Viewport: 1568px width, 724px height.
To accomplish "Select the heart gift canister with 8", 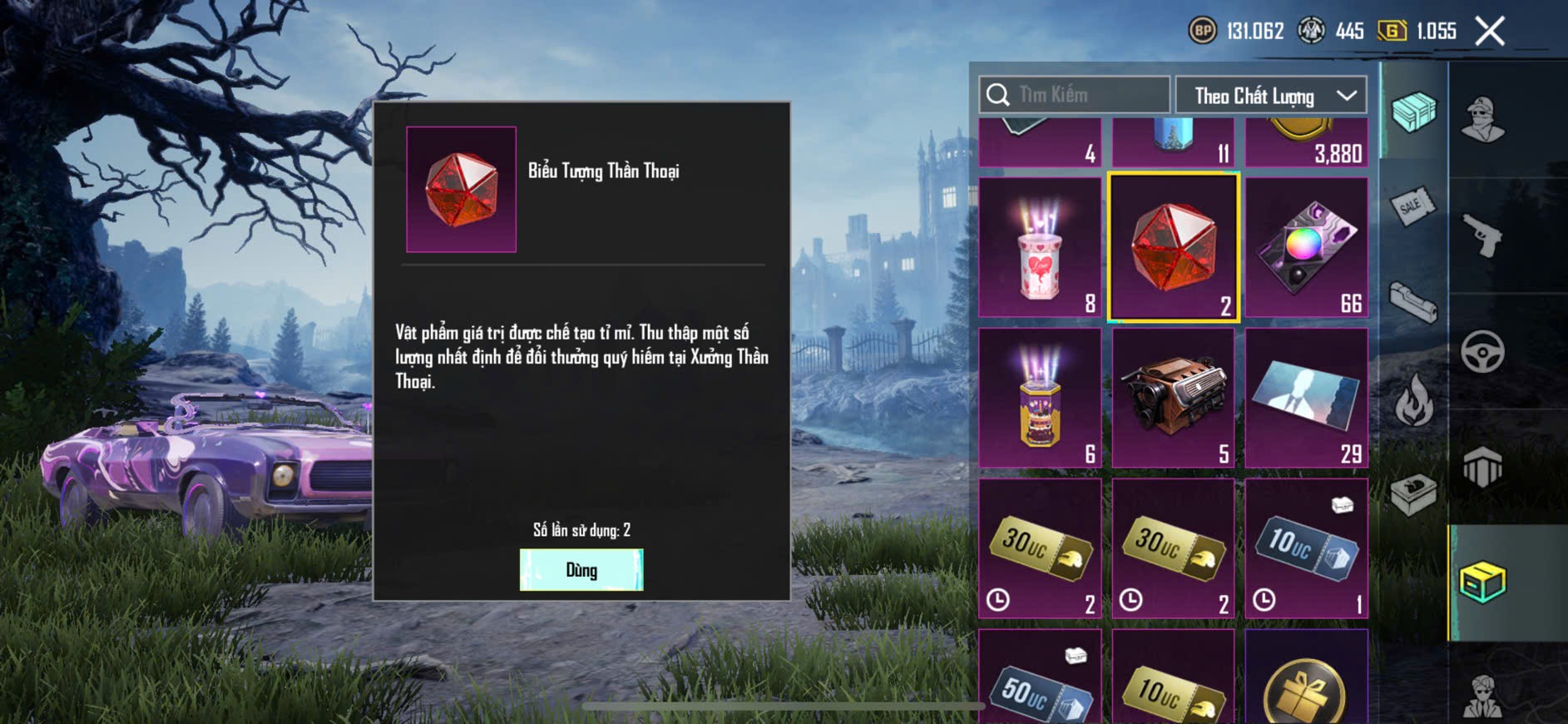I will click(1040, 247).
